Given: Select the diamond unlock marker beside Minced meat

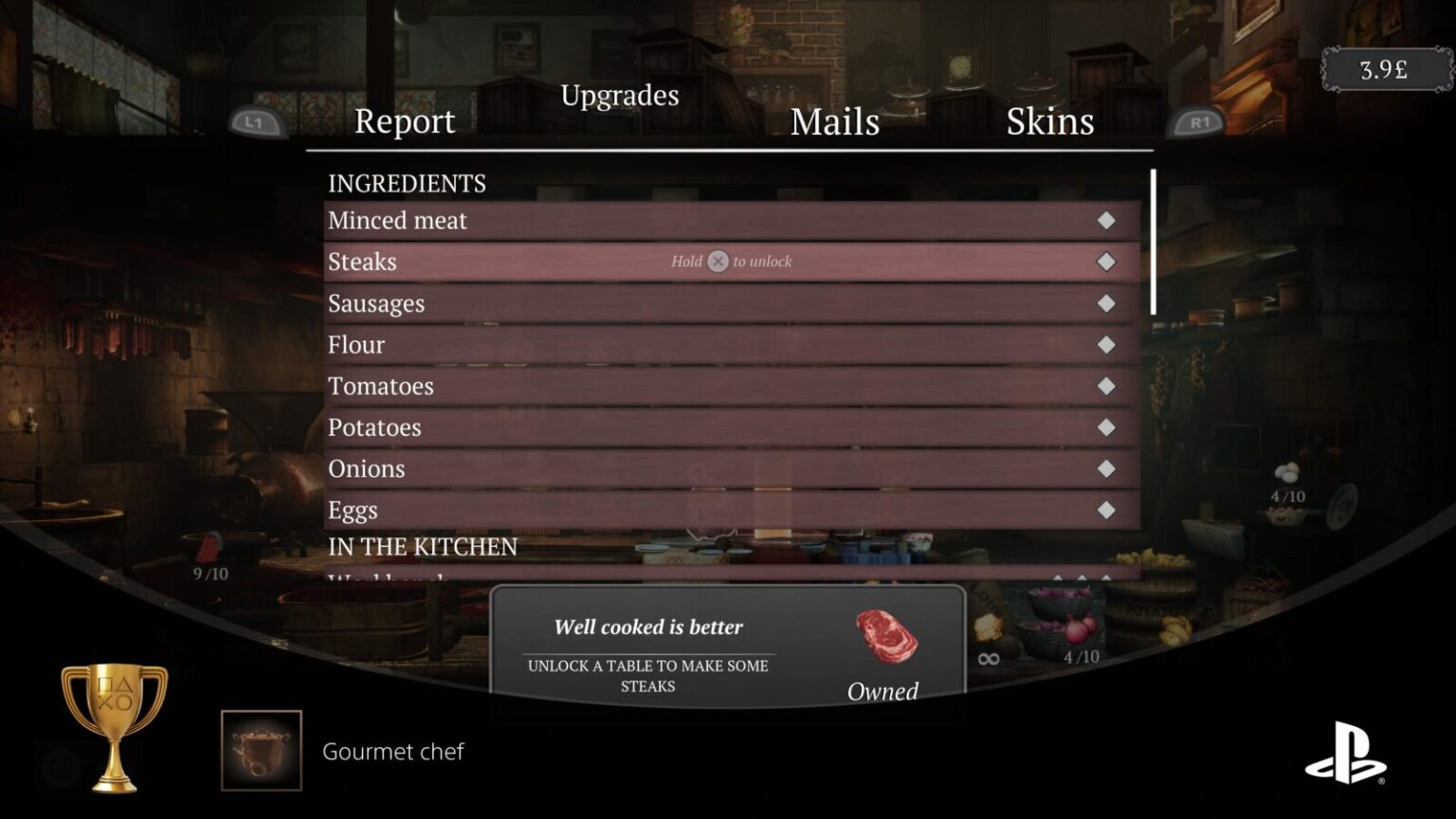Looking at the screenshot, I should pyautogui.click(x=1105, y=220).
